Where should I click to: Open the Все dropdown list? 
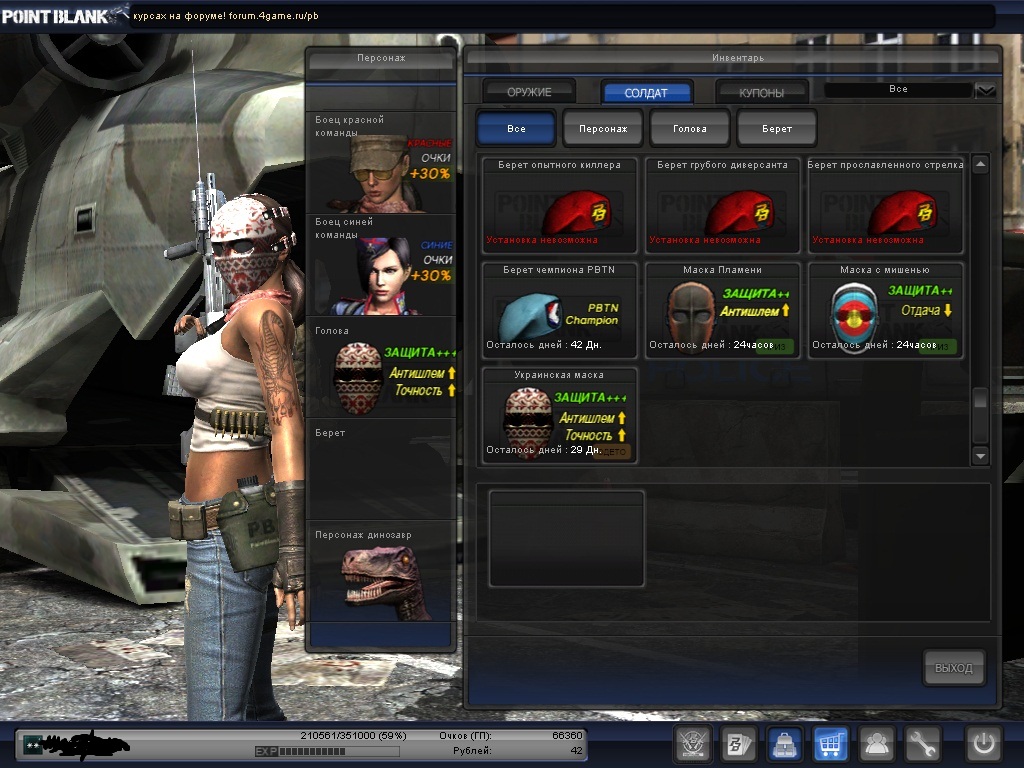(985, 90)
